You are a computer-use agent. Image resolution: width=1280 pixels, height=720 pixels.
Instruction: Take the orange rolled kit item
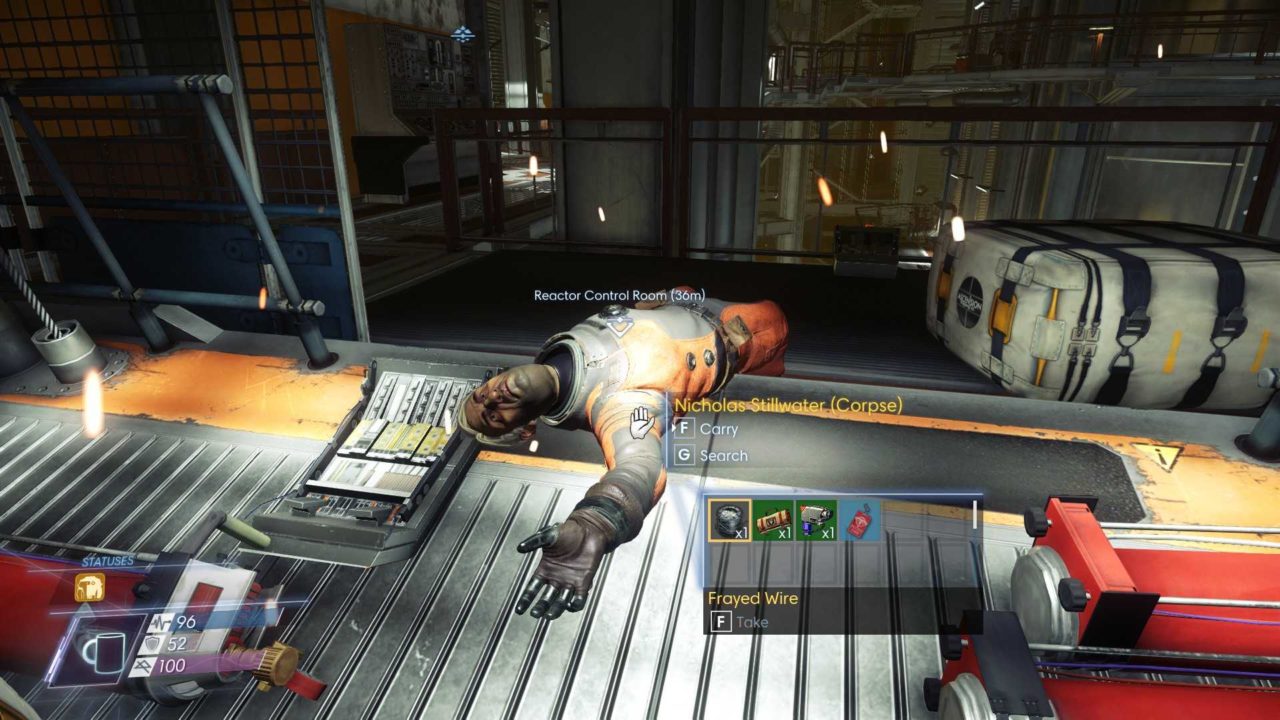773,520
